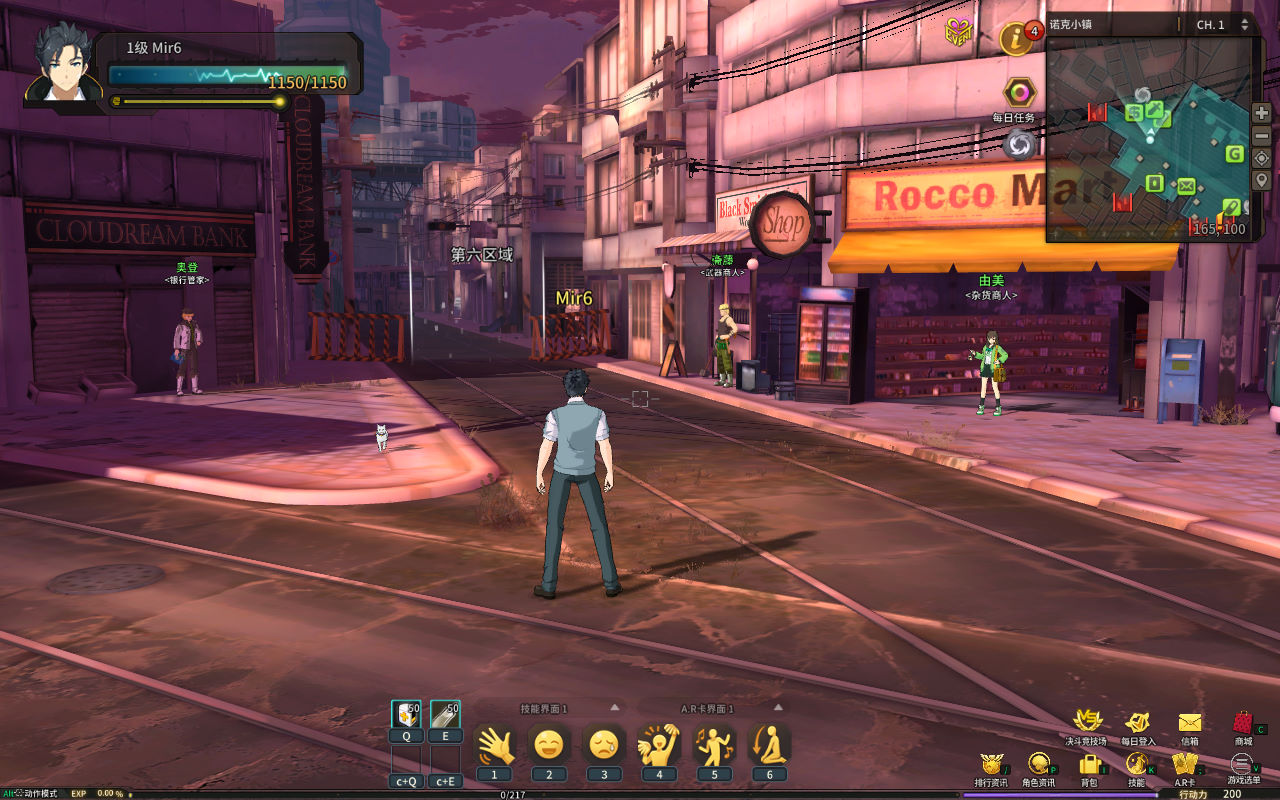The width and height of the screenshot is (1280, 800).
Task: Open the skills (技能) menu
Action: tap(1136, 764)
